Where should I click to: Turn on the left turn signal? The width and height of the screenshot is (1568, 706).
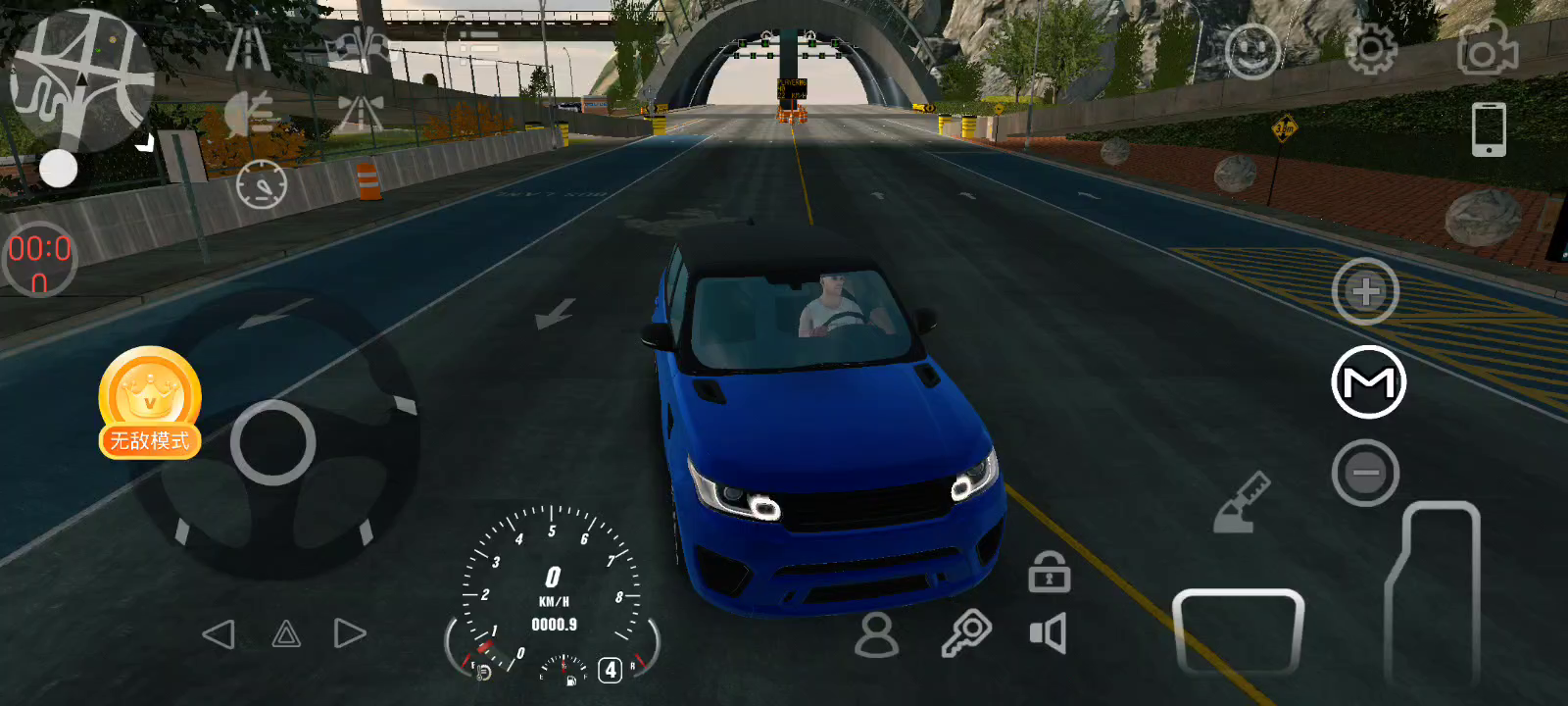pos(219,634)
